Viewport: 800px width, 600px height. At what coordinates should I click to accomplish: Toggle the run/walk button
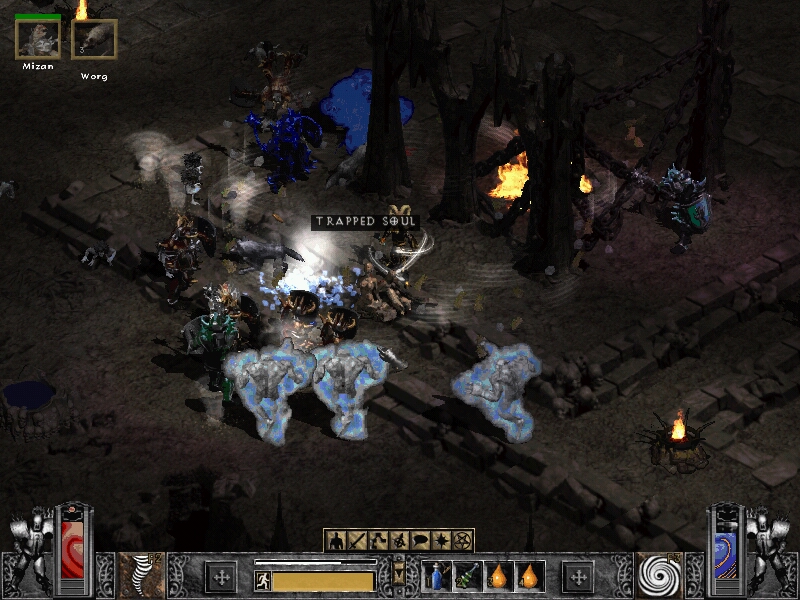point(263,580)
